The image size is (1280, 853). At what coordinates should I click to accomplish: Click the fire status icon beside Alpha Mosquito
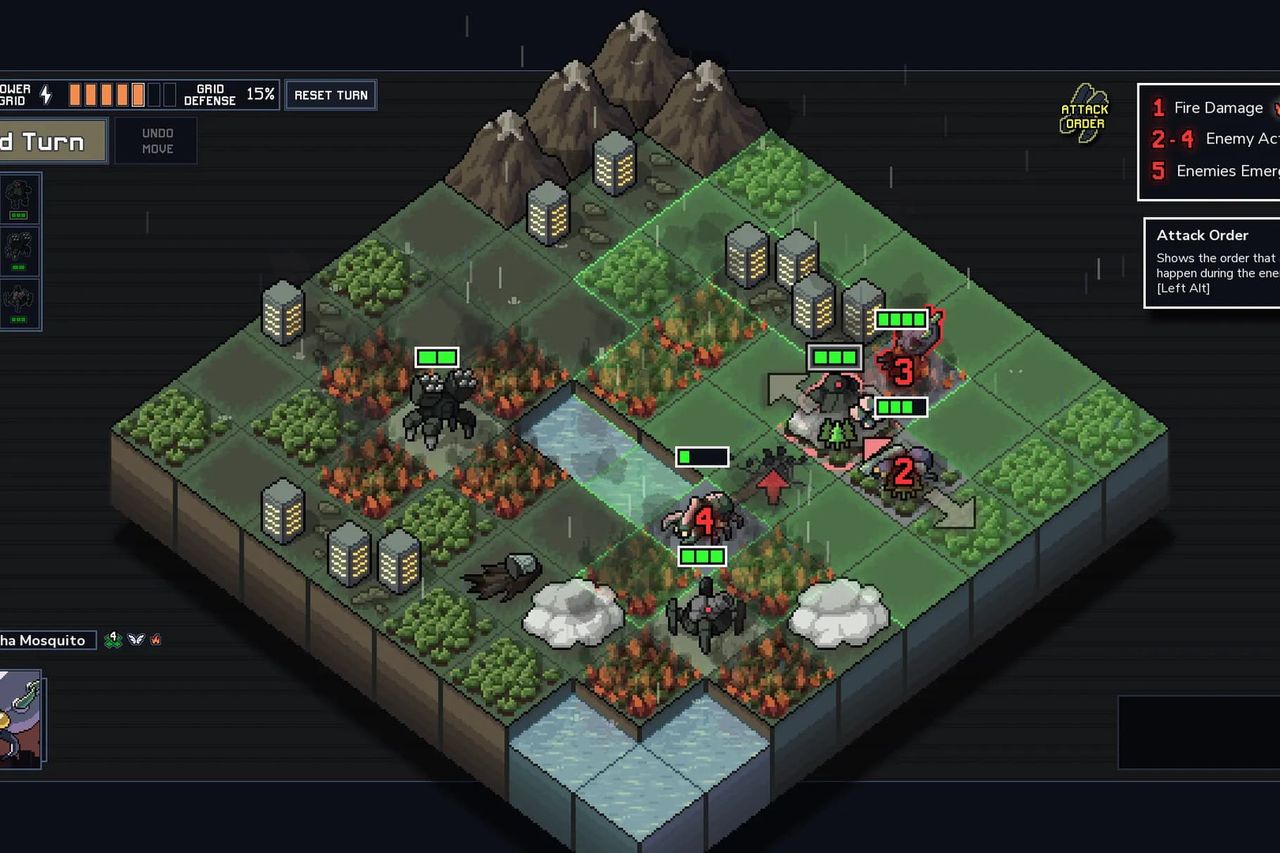(x=156, y=639)
